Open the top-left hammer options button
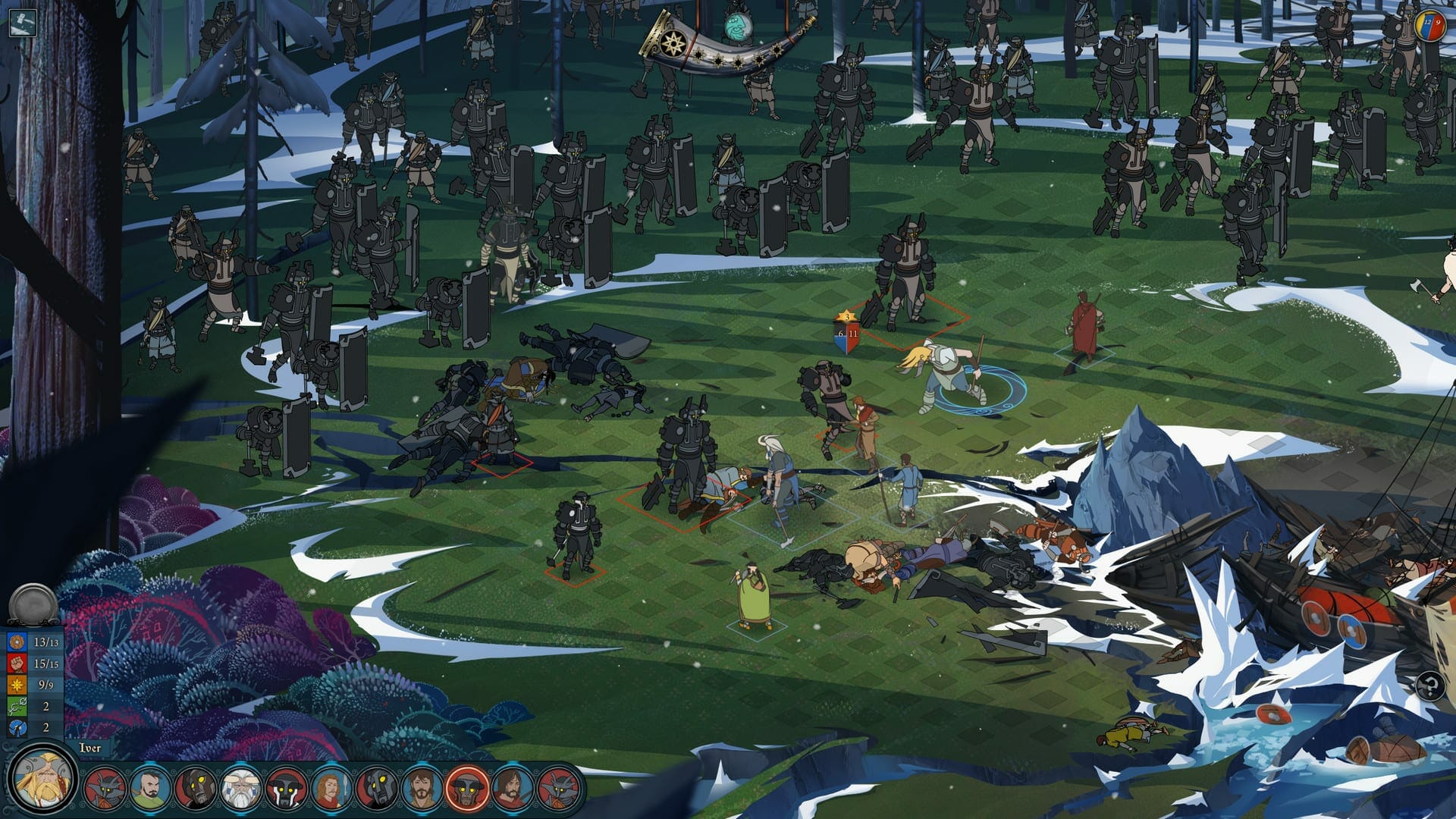1456x819 pixels. pyautogui.click(x=22, y=22)
